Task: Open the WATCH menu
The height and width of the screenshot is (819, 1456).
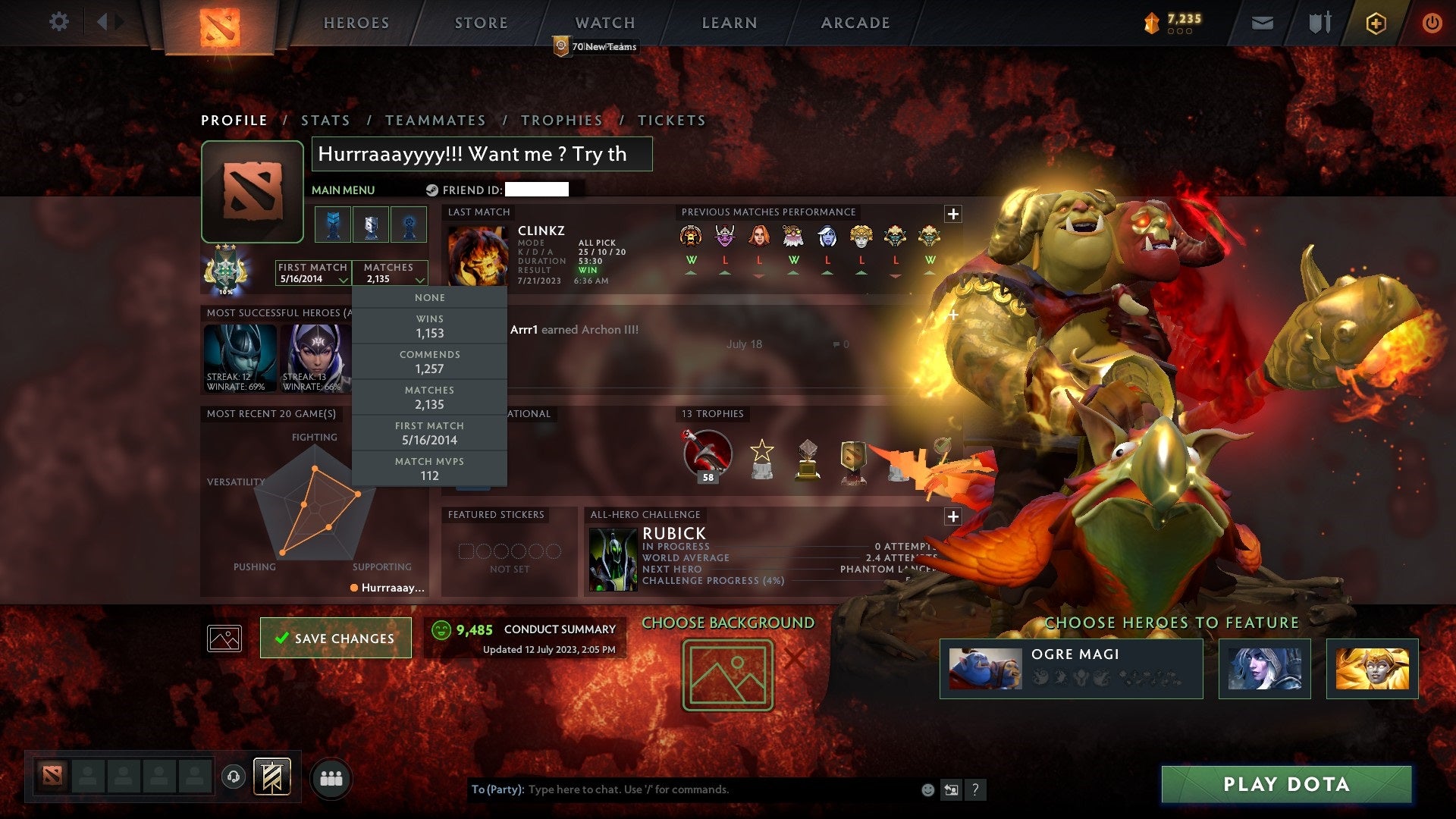Action: point(604,22)
